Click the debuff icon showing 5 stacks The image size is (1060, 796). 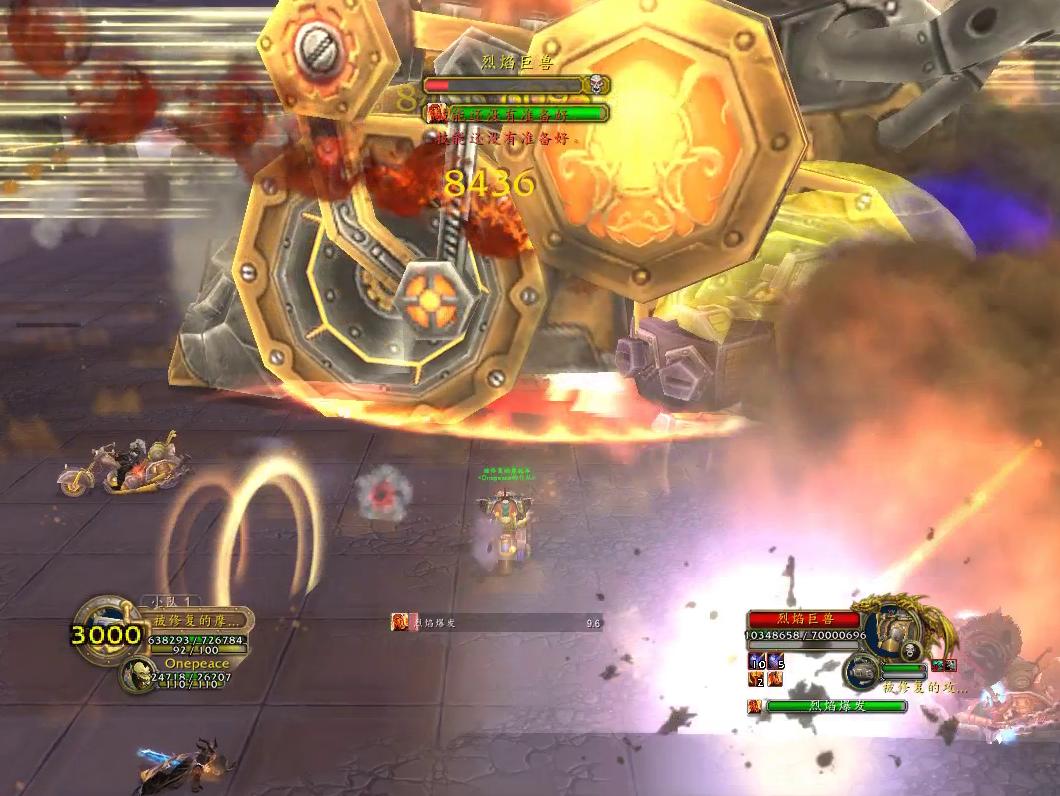coord(776,662)
